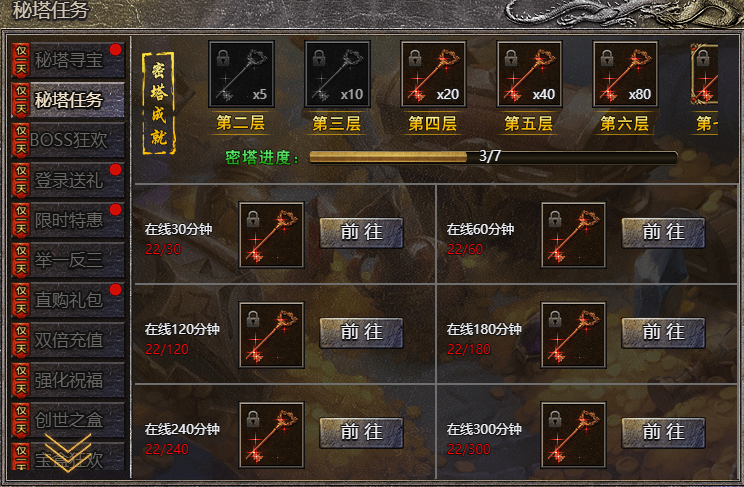The width and height of the screenshot is (744, 487).
Task: Select the 第四层 red key x20 reward
Action: (x=433, y=74)
